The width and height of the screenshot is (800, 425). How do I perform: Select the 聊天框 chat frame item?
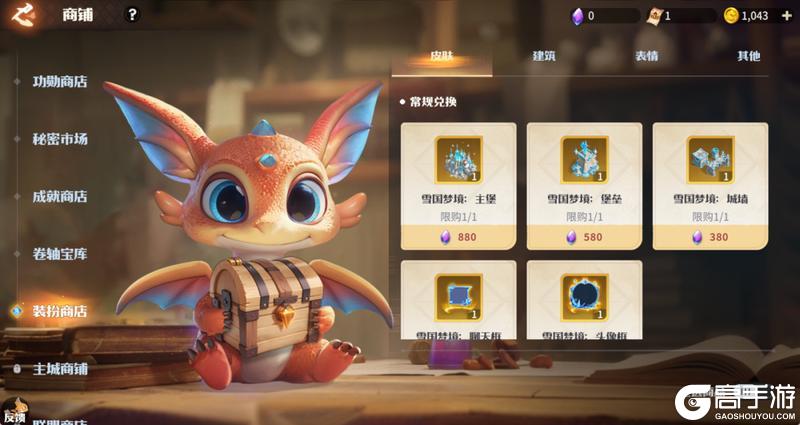point(458,300)
